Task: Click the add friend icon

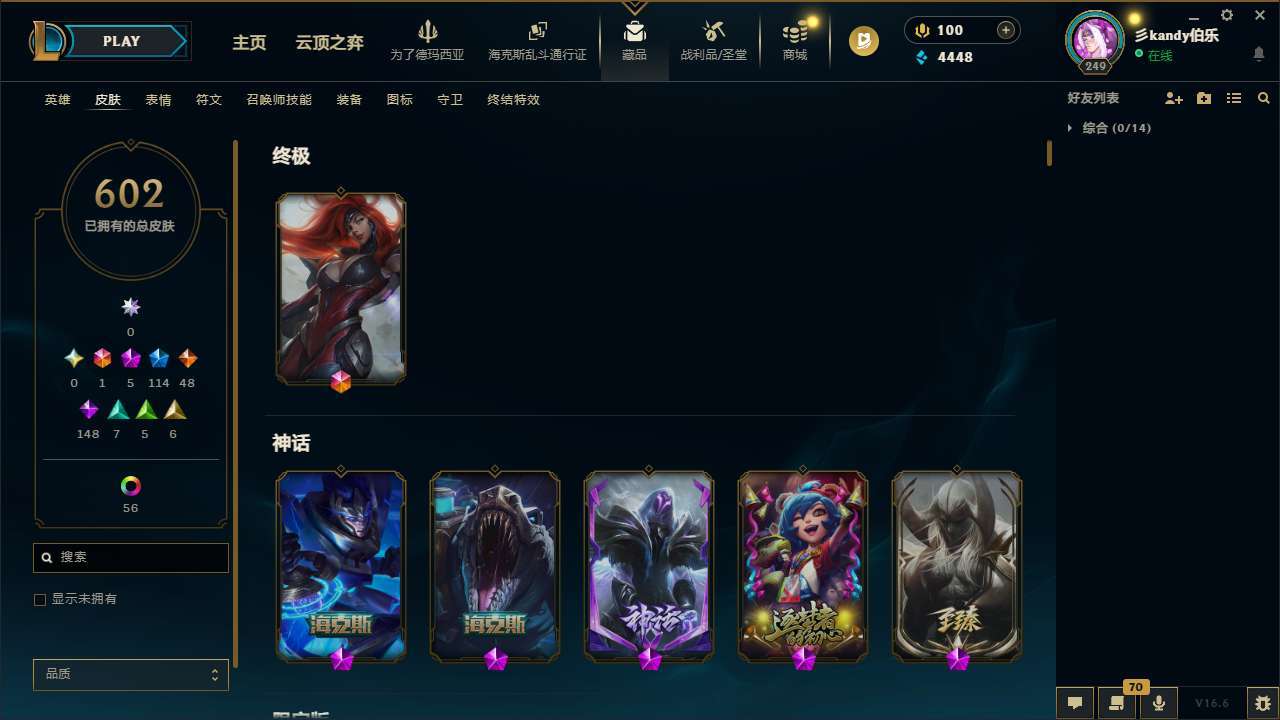Action: coord(1174,98)
